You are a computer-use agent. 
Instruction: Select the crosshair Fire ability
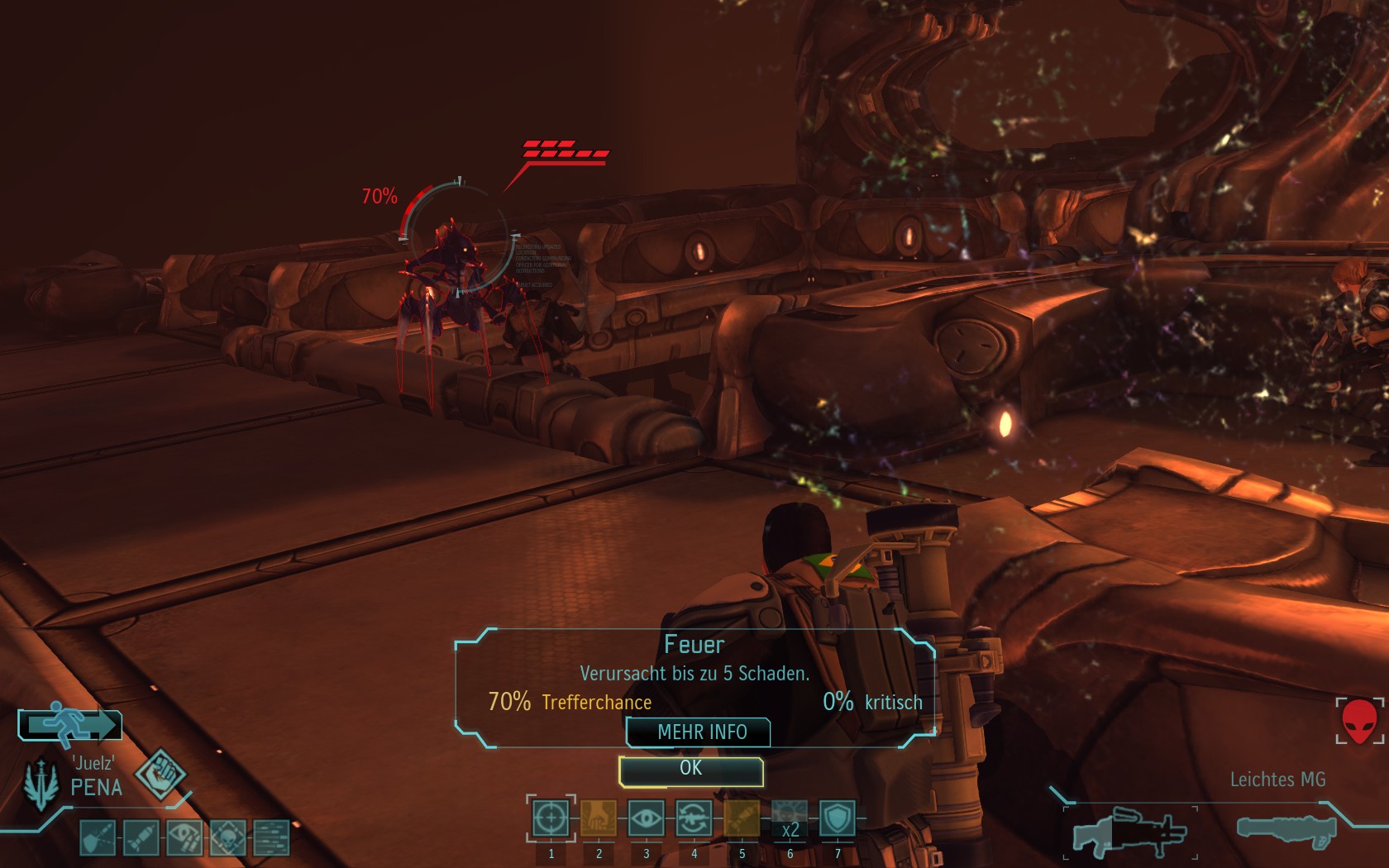(551, 818)
